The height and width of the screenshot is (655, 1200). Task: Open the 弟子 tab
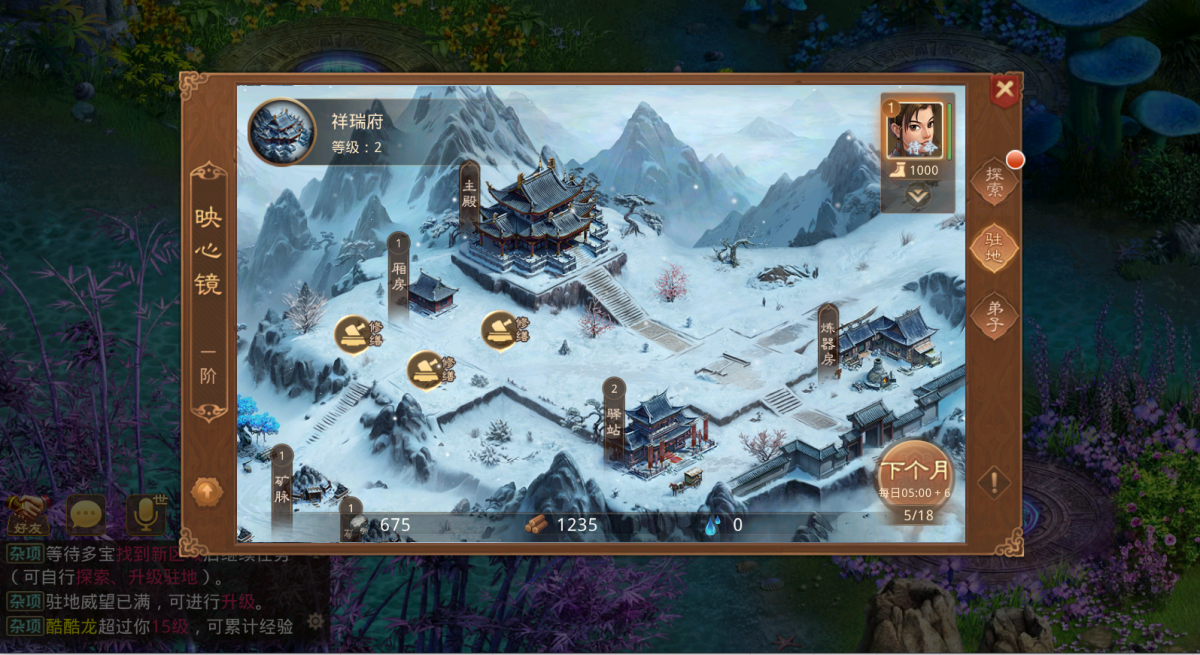[994, 315]
